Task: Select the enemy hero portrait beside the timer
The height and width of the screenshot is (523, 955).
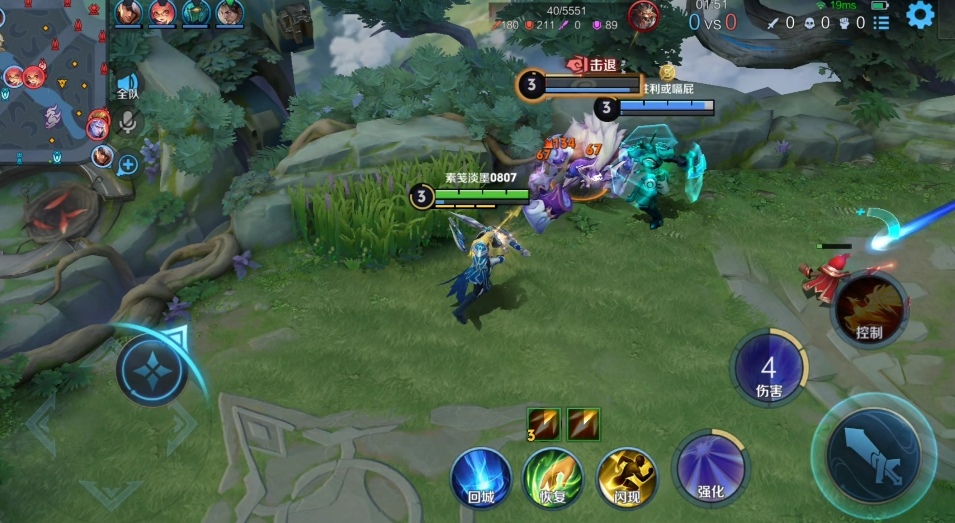Action: [643, 15]
